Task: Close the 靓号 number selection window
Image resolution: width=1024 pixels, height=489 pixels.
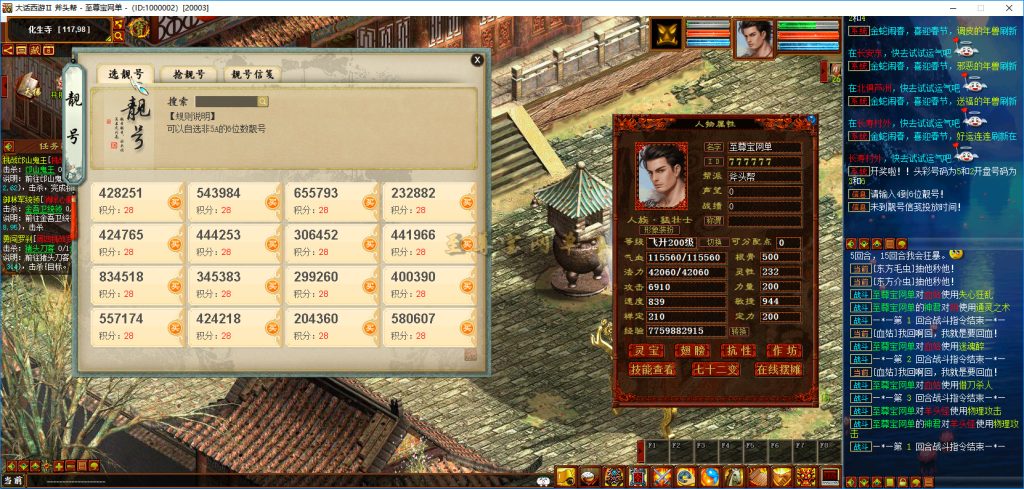Action: 477,60
